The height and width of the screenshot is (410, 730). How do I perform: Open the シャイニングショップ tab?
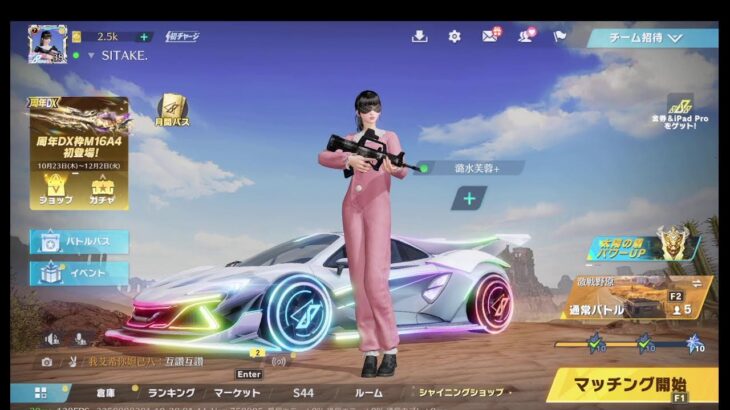(x=459, y=393)
